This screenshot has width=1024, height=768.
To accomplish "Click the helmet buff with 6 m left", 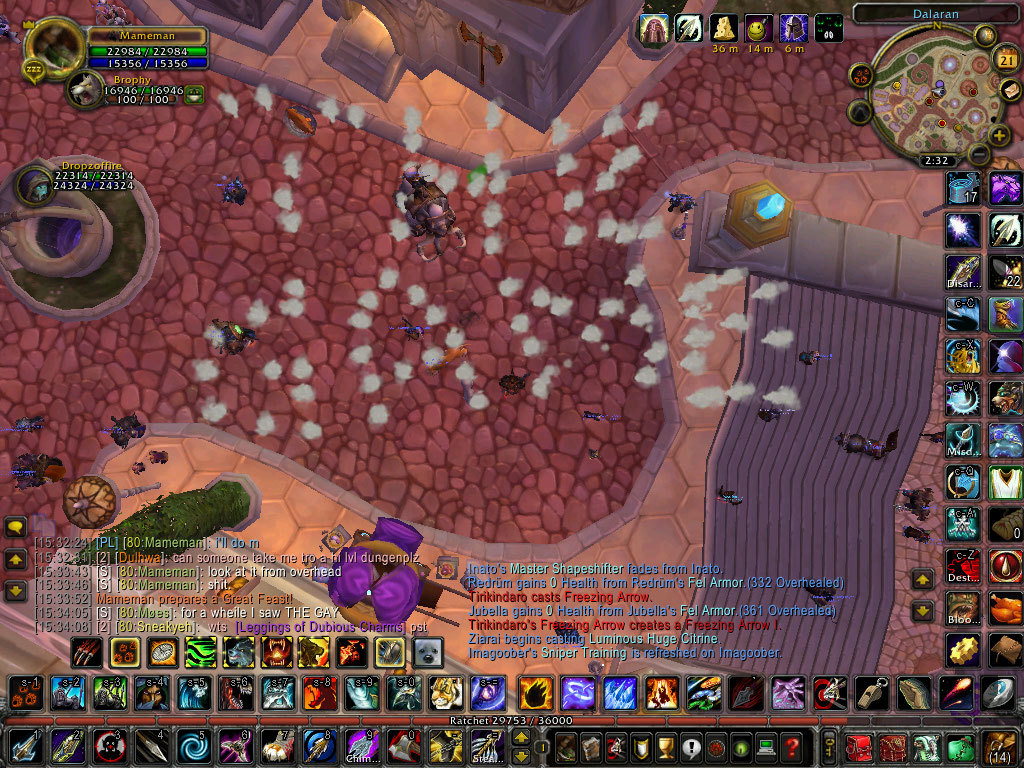I will 794,28.
